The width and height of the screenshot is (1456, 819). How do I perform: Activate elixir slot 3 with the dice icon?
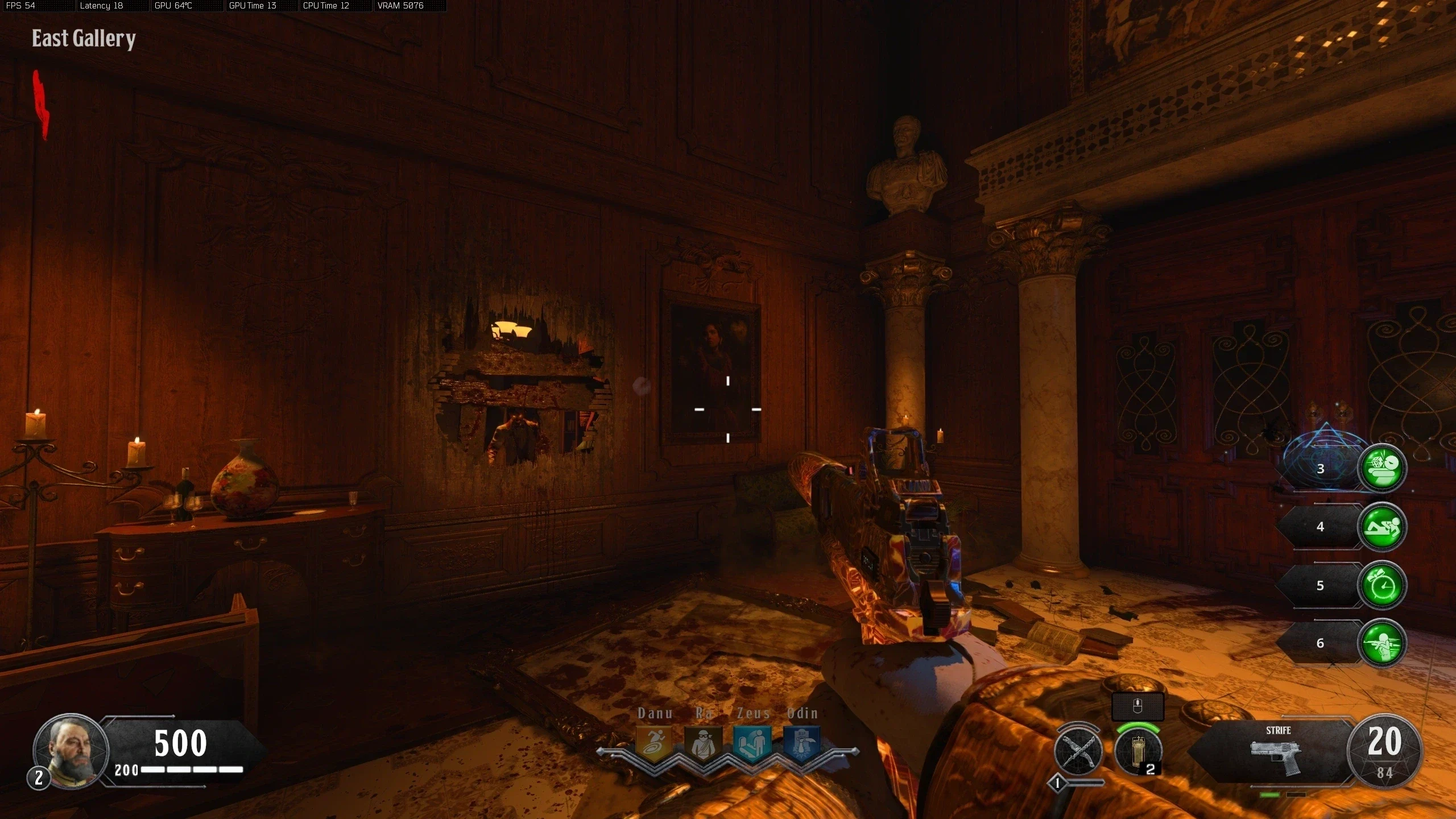click(1382, 468)
